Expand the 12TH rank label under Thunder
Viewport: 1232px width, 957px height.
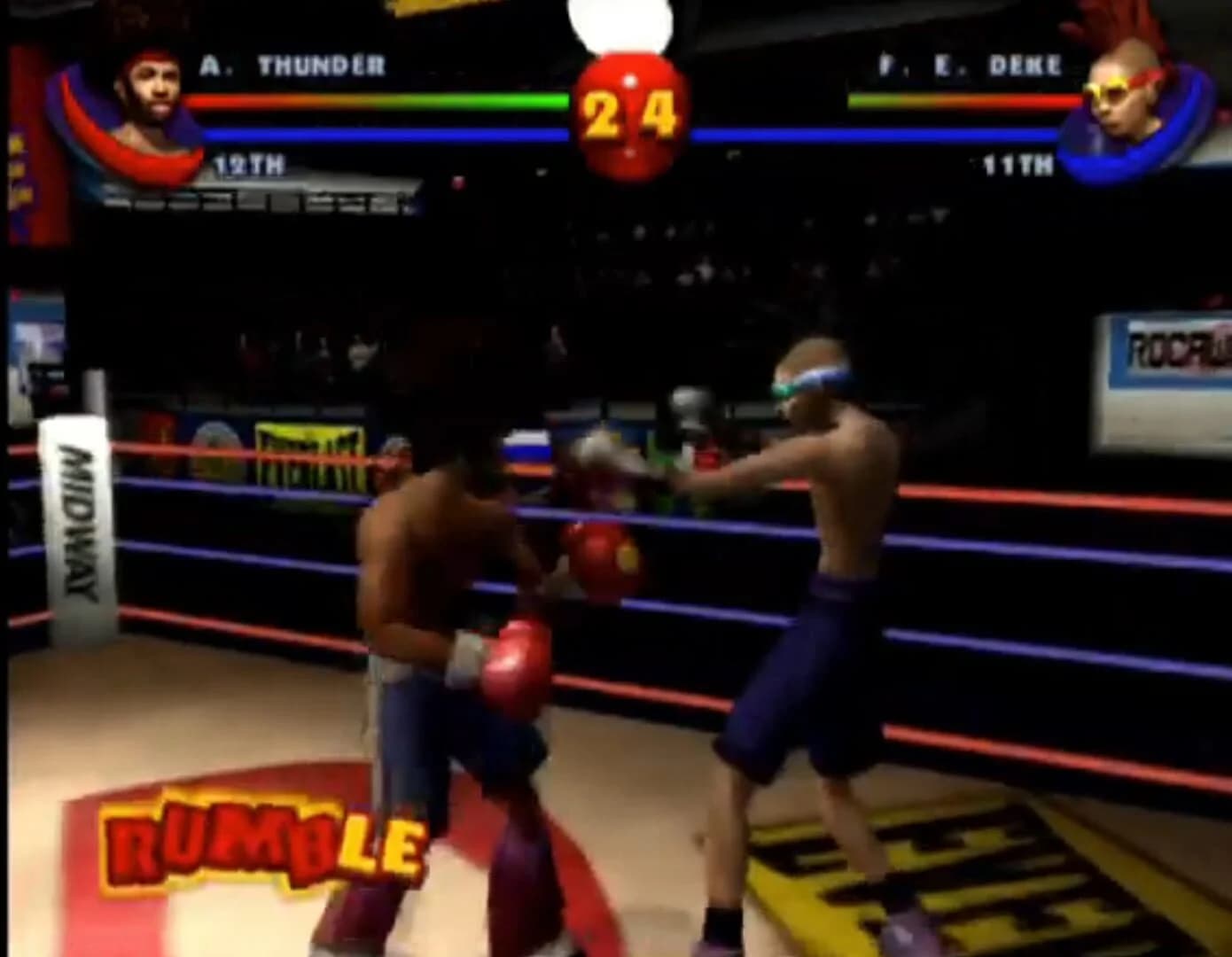248,164
